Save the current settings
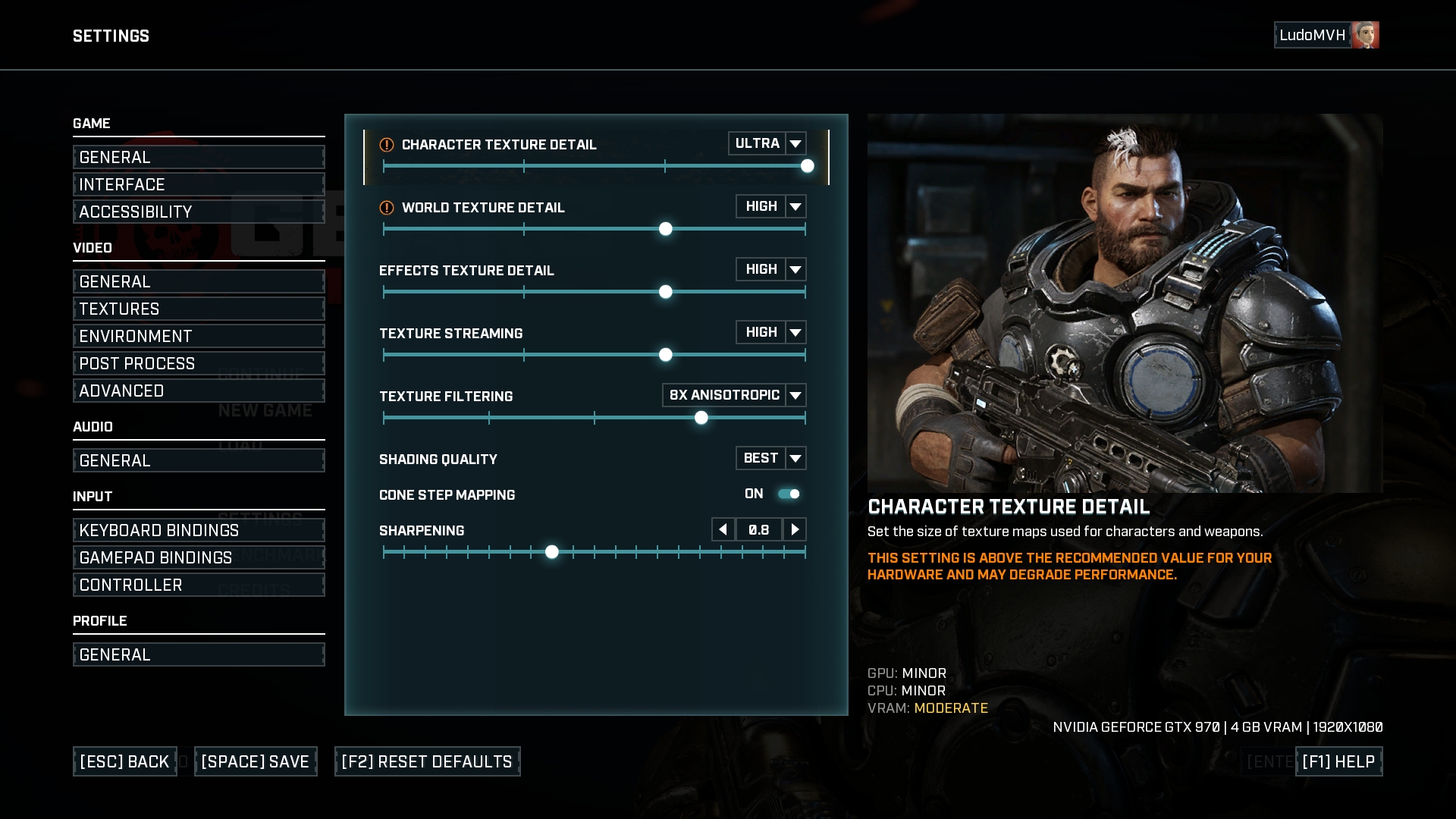The width and height of the screenshot is (1456, 819). [x=256, y=761]
